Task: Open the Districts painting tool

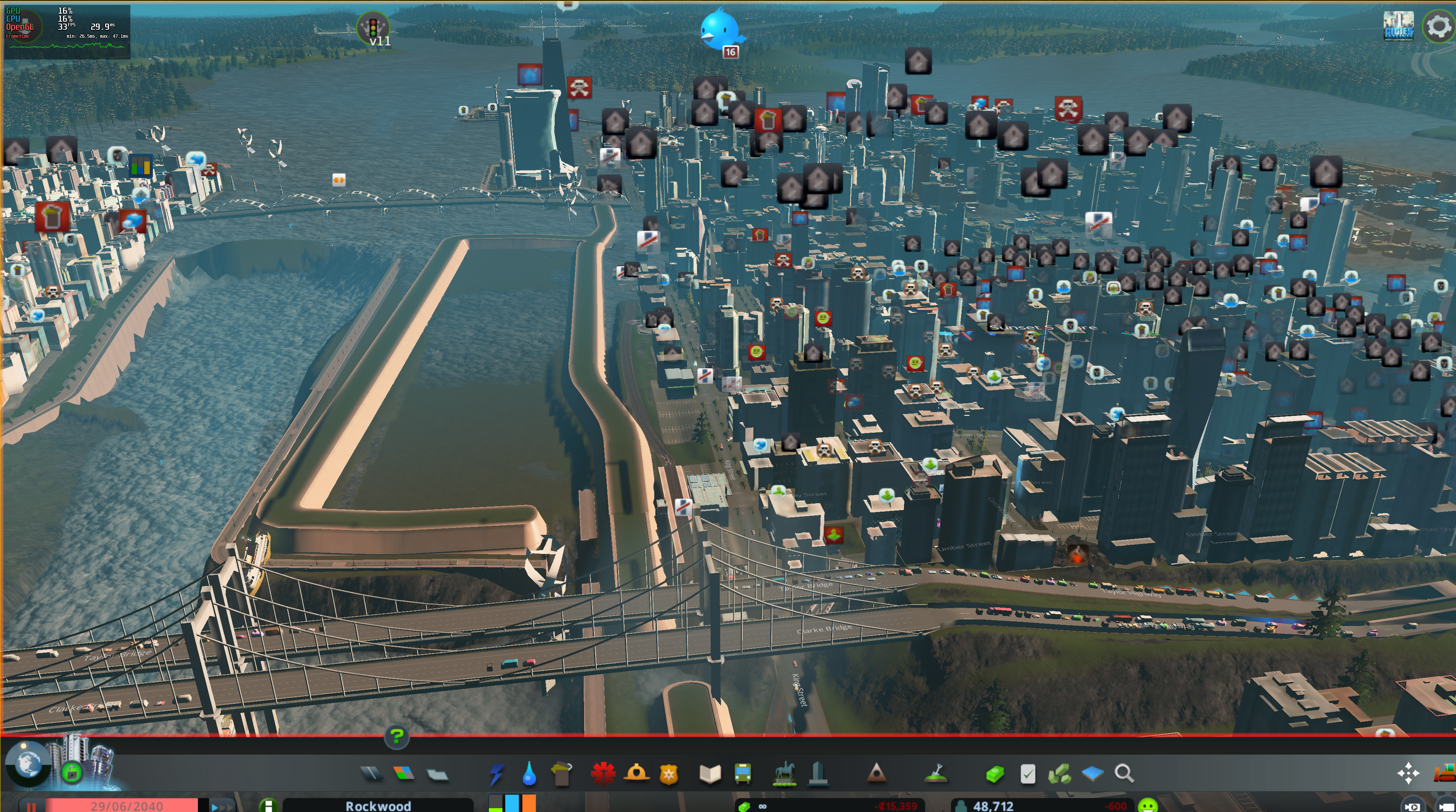Action: 437,773
